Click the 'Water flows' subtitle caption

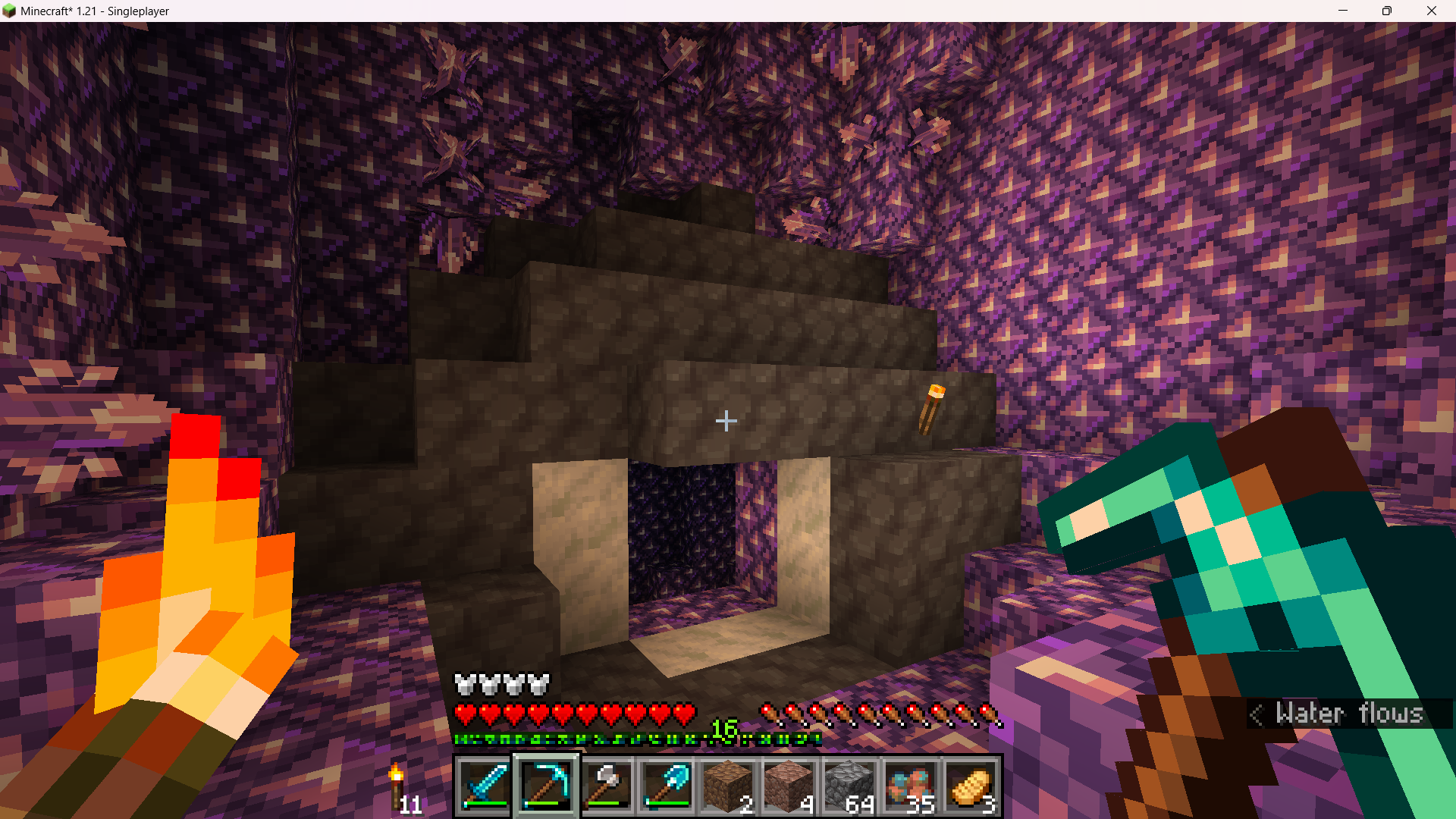pos(1350,714)
